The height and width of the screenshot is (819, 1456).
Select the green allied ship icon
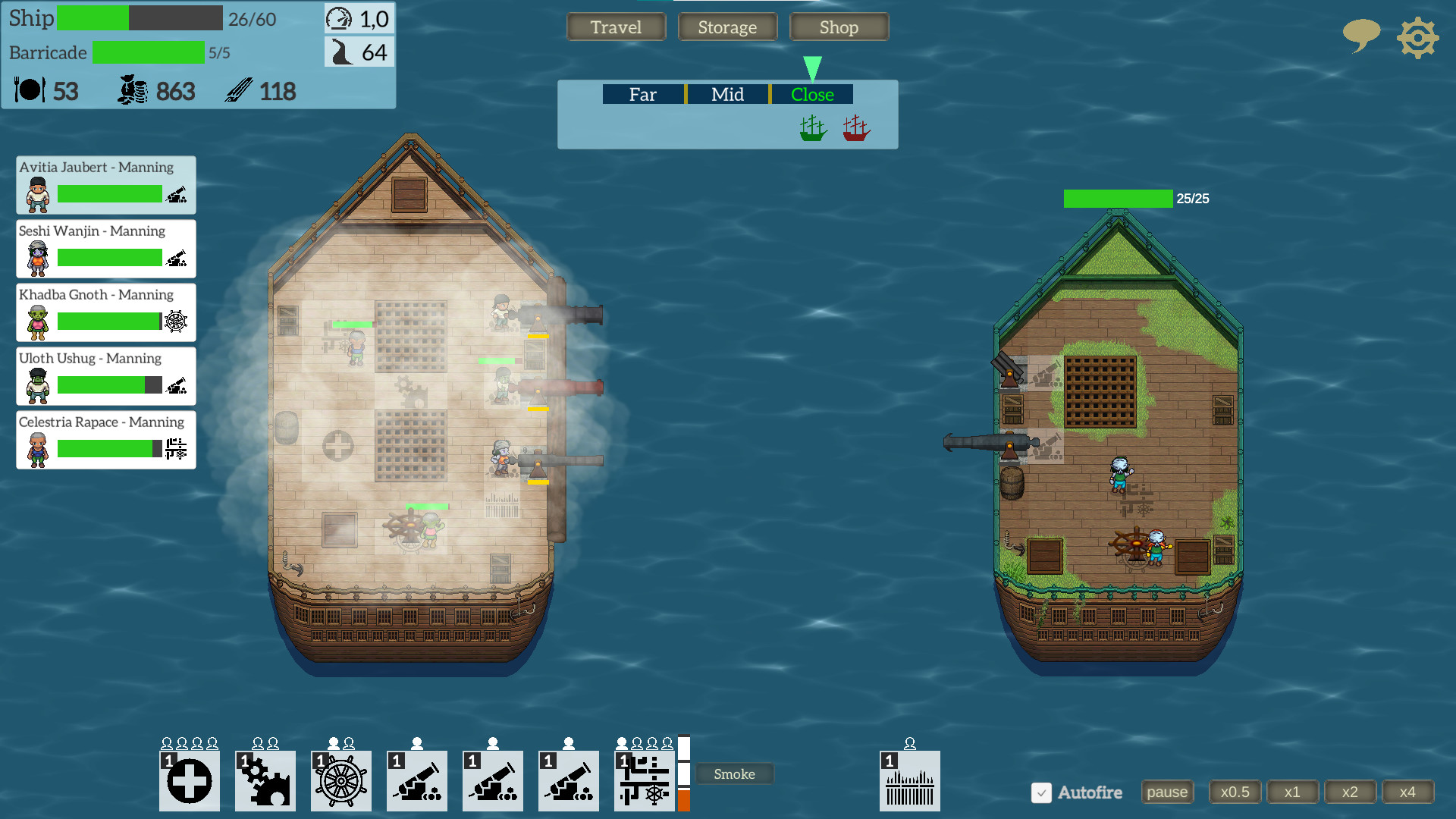pos(811,127)
